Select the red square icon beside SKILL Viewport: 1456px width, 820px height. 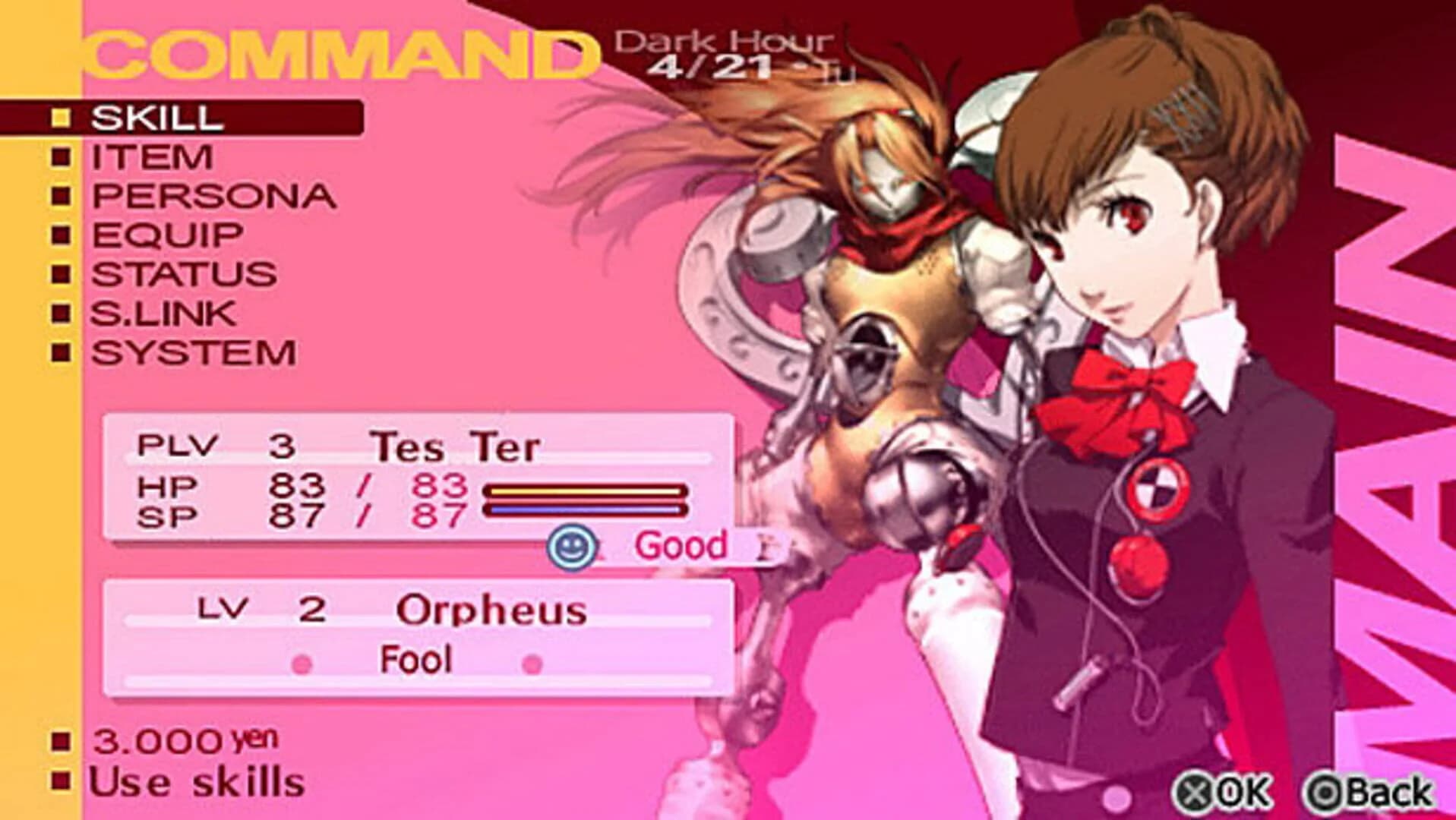tap(59, 118)
